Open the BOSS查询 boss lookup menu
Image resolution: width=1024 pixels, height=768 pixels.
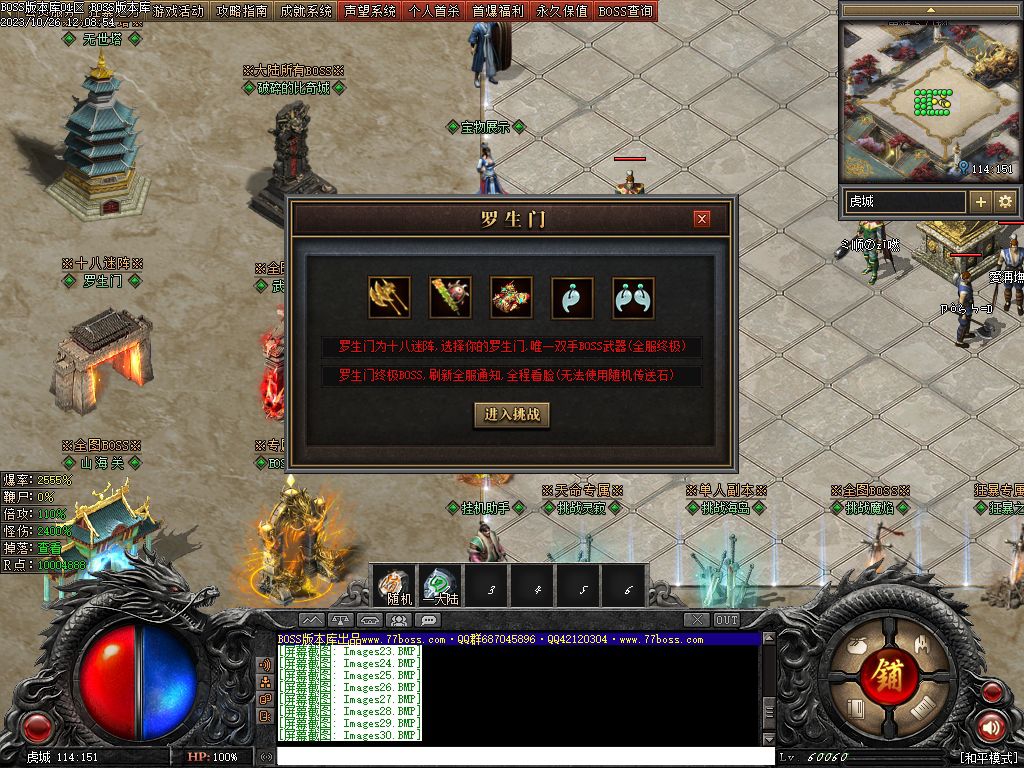point(625,11)
